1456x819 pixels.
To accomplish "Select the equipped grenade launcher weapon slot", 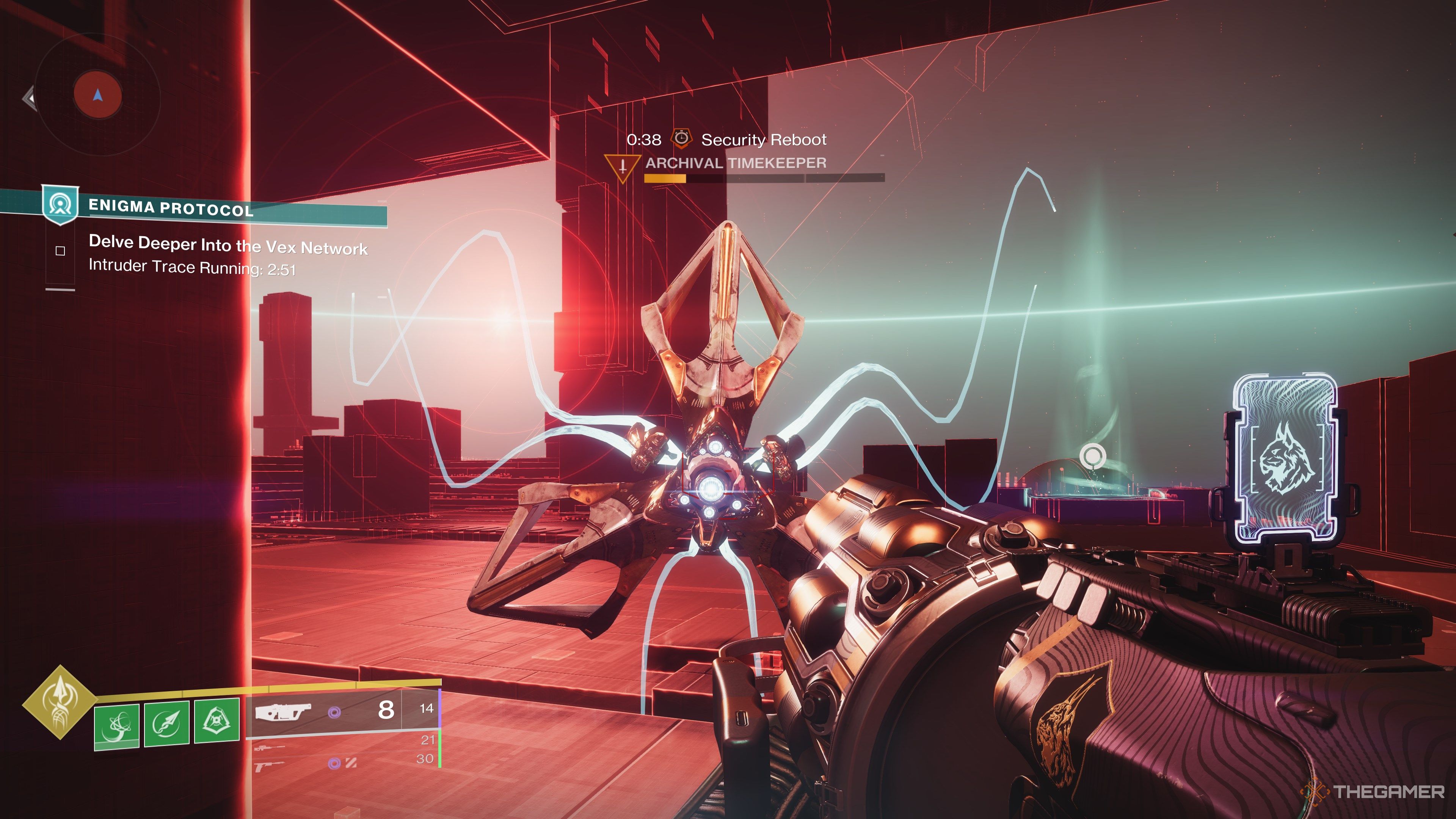I will [x=282, y=712].
